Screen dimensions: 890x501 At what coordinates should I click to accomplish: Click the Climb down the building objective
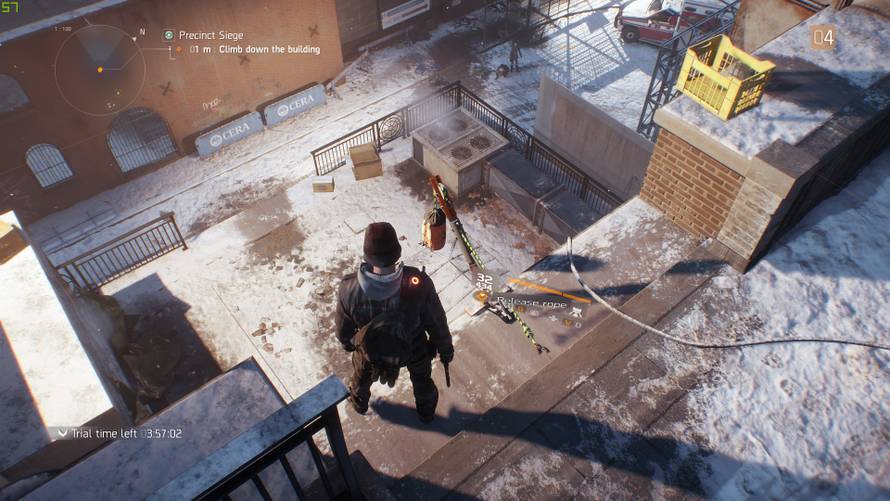[x=262, y=49]
